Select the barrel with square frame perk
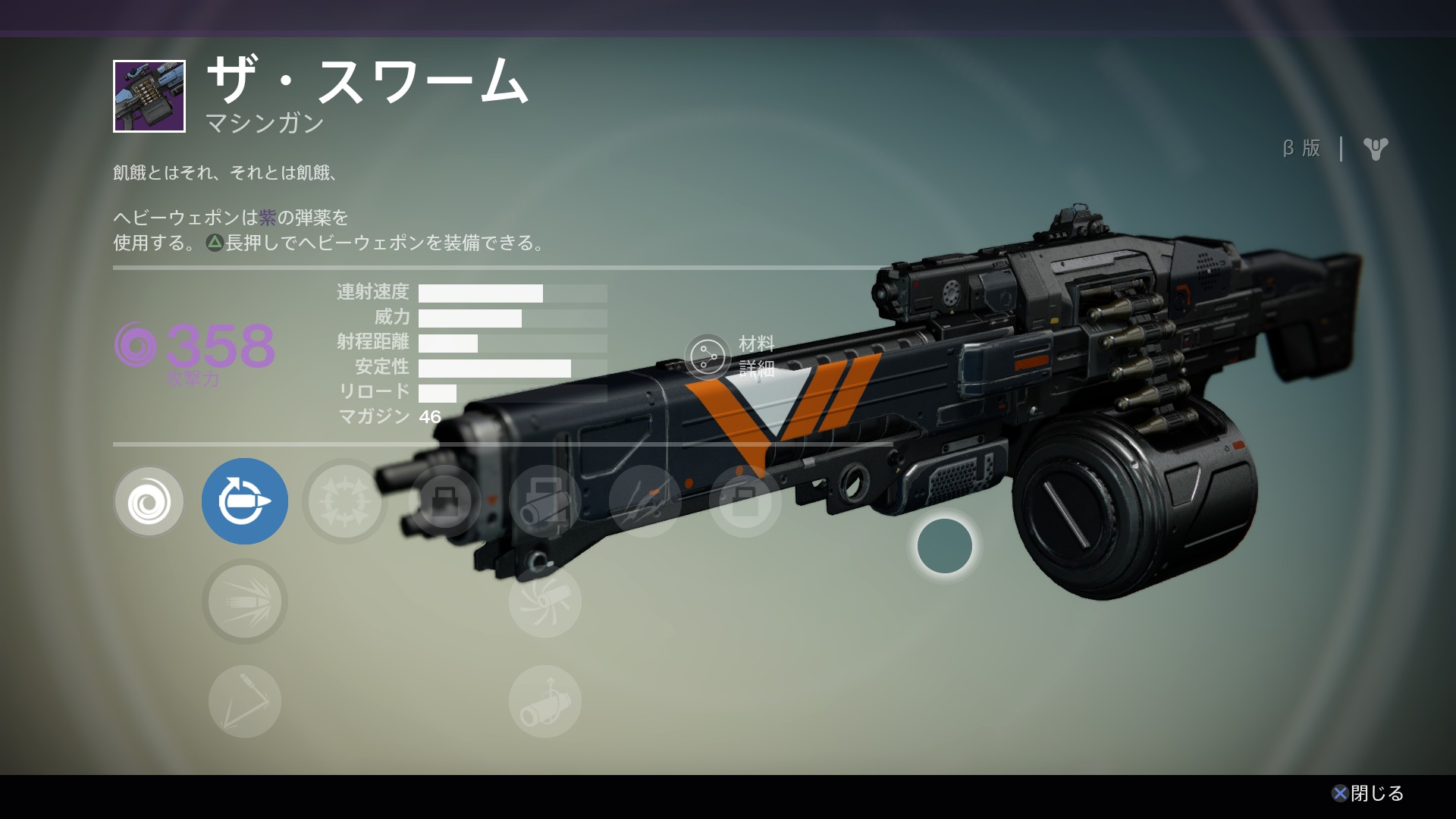The image size is (1456, 819). 545,501
